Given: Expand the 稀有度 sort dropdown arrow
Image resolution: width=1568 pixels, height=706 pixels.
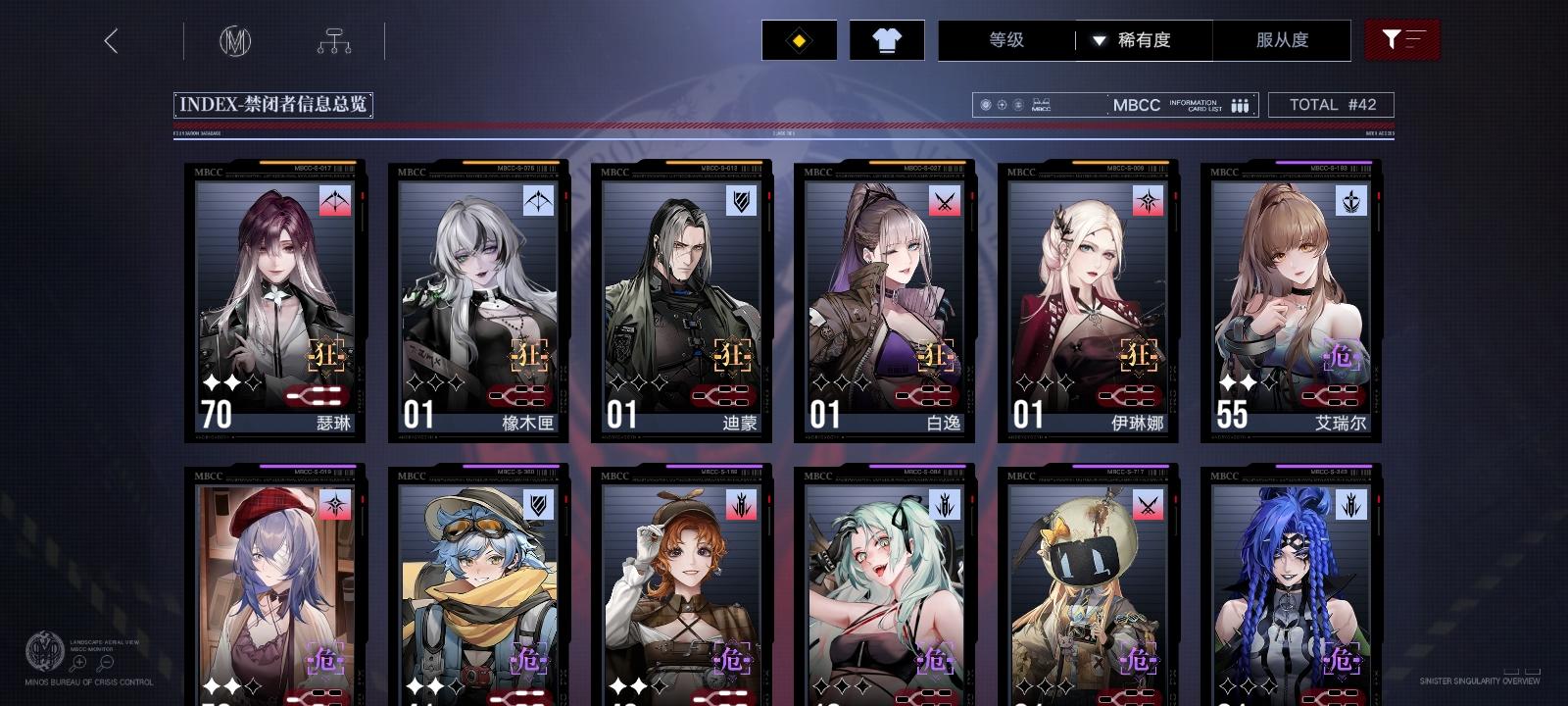Looking at the screenshot, I should (x=1100, y=40).
